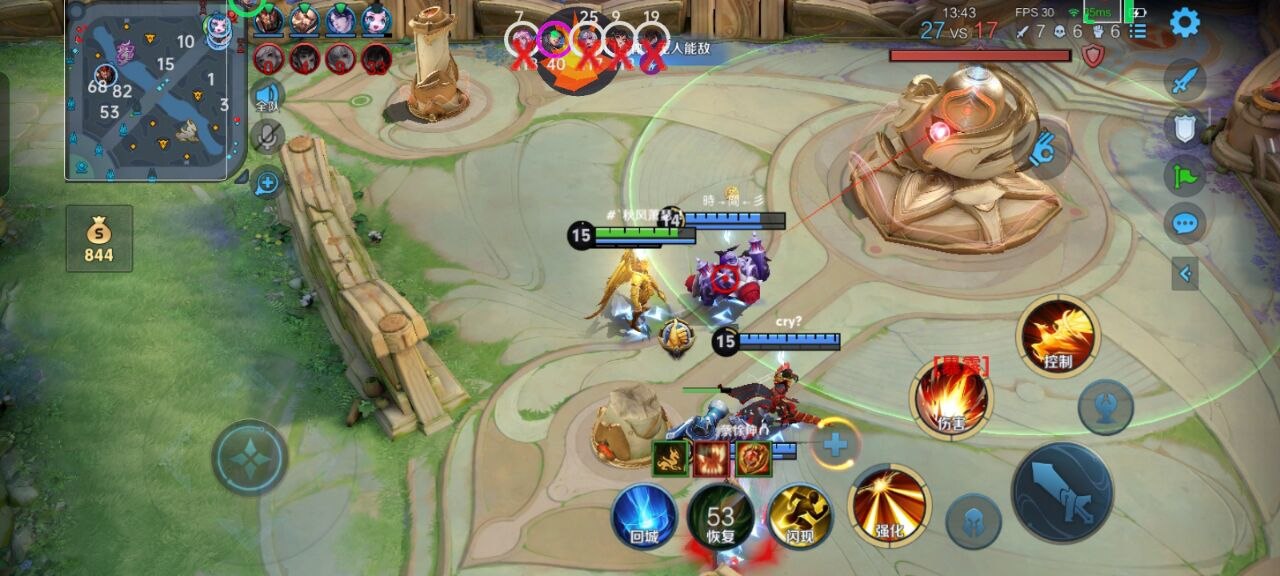
Task: Send the sword attack signal
Action: pos(1185,80)
